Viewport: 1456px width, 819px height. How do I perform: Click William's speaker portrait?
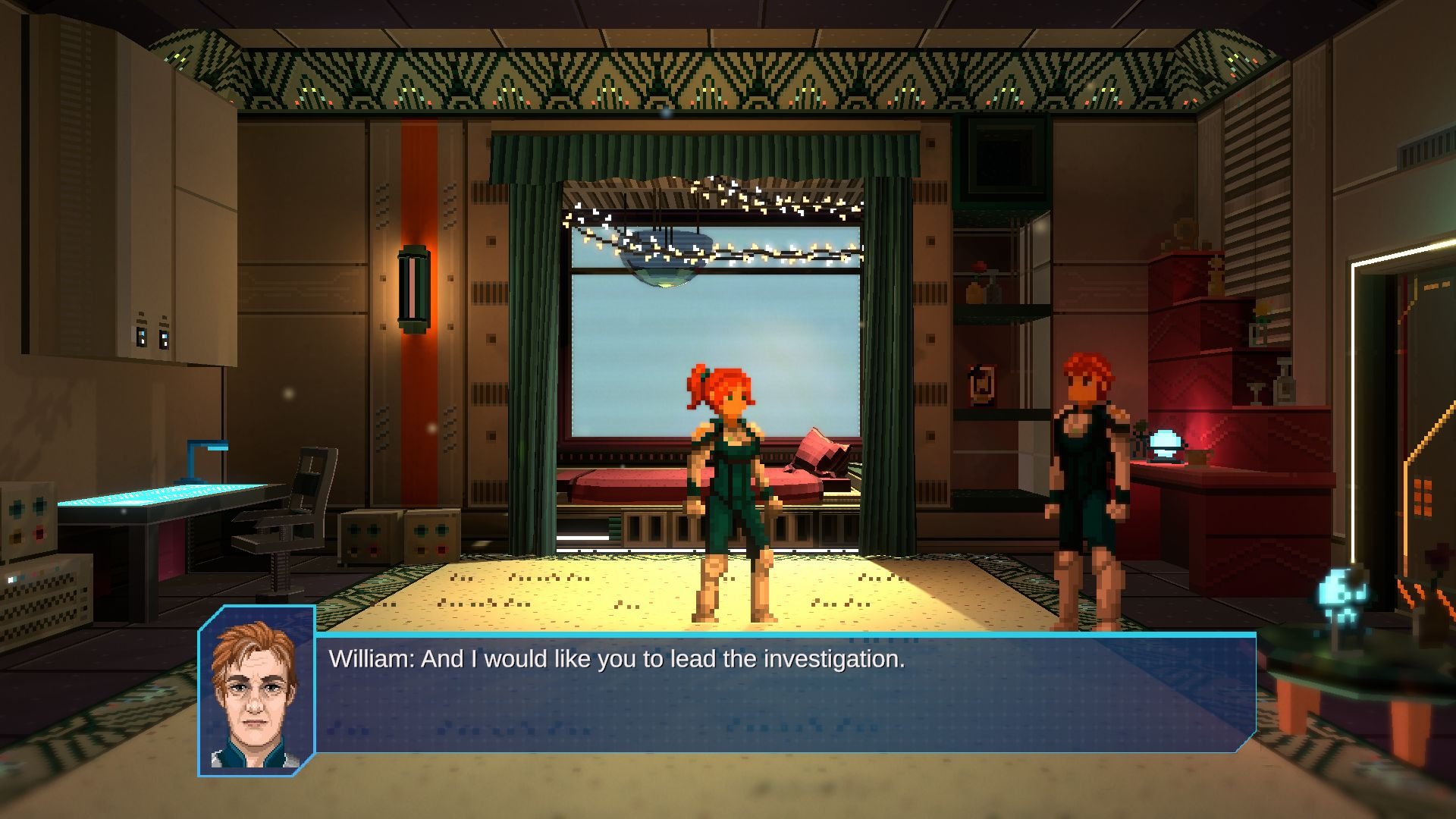[256, 692]
